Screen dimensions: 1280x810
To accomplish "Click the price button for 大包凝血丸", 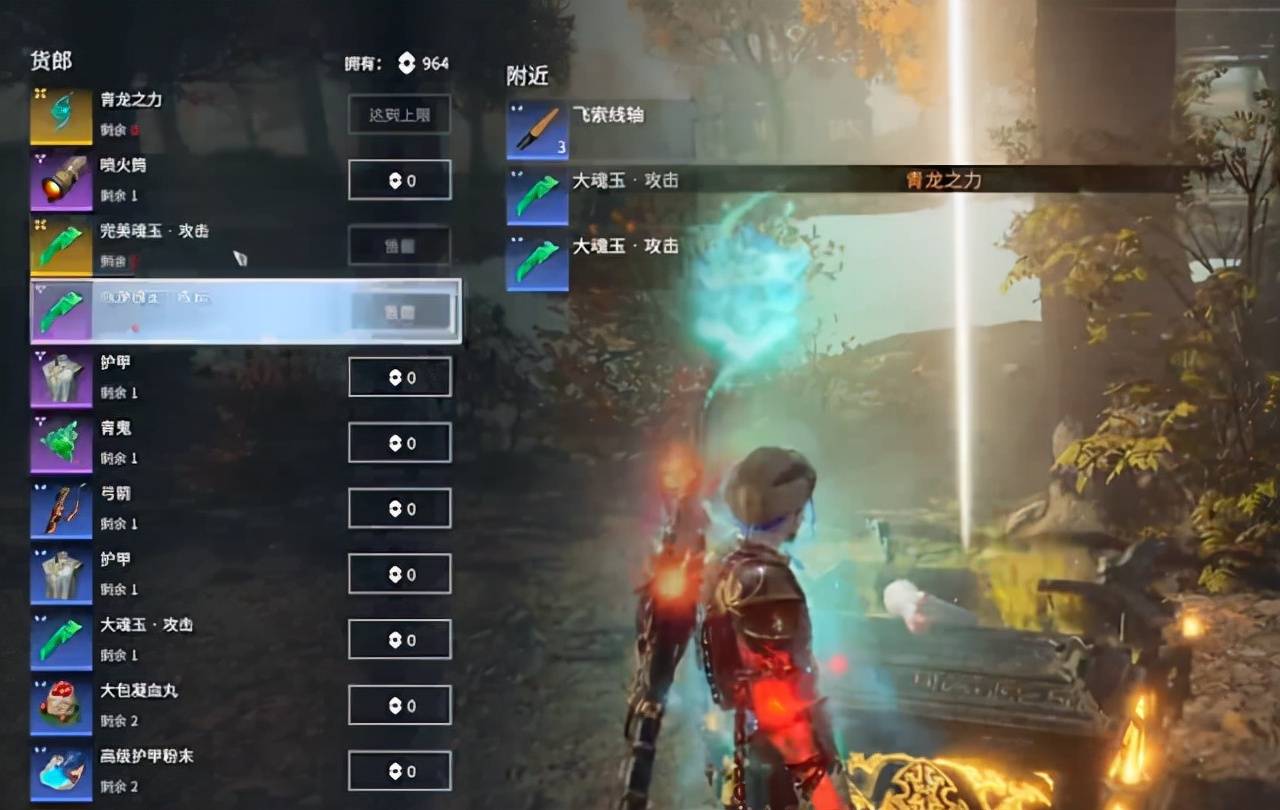I will tap(399, 705).
